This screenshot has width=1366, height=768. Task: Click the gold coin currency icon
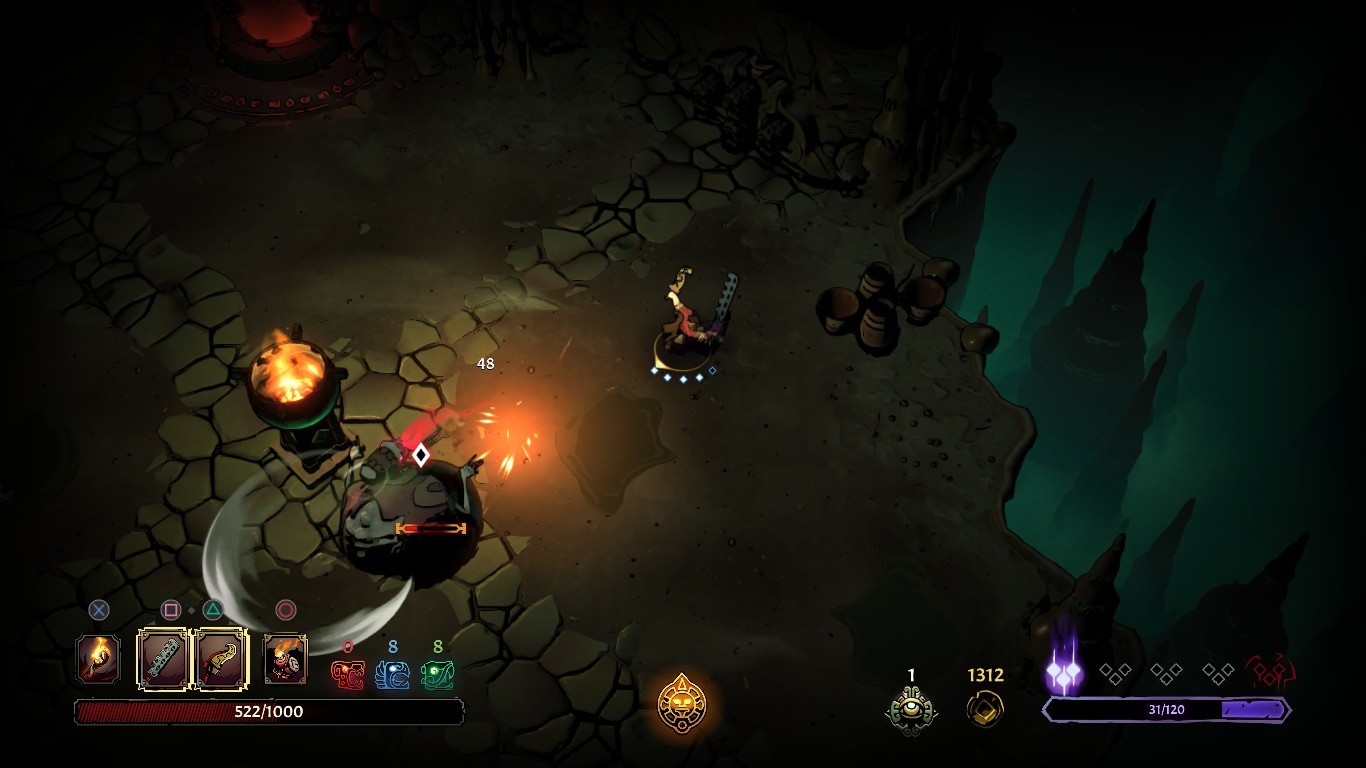point(984,709)
